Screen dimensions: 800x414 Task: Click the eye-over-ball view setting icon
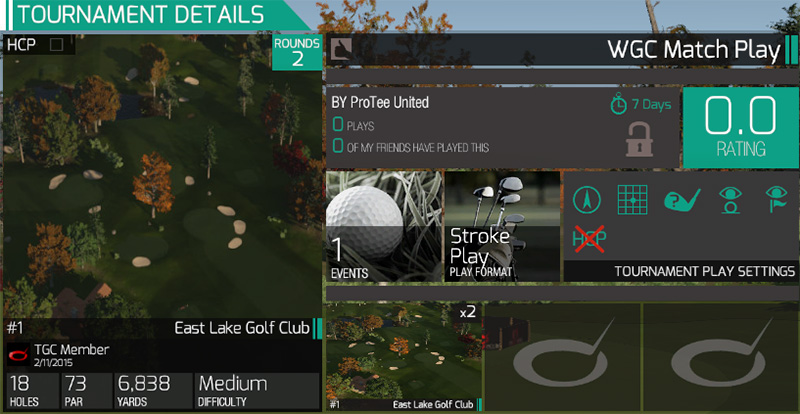pyautogui.click(x=728, y=200)
